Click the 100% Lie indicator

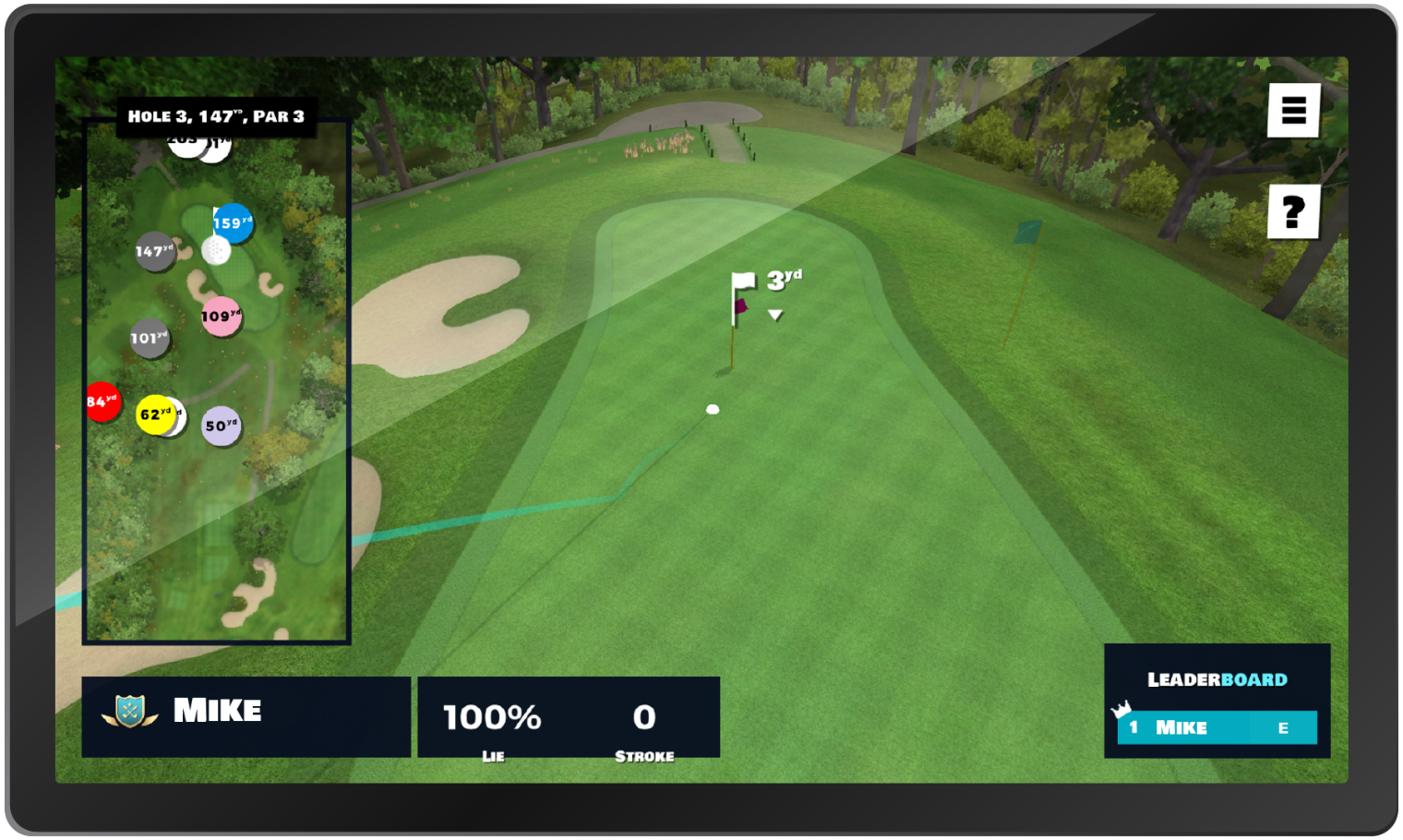[492, 719]
